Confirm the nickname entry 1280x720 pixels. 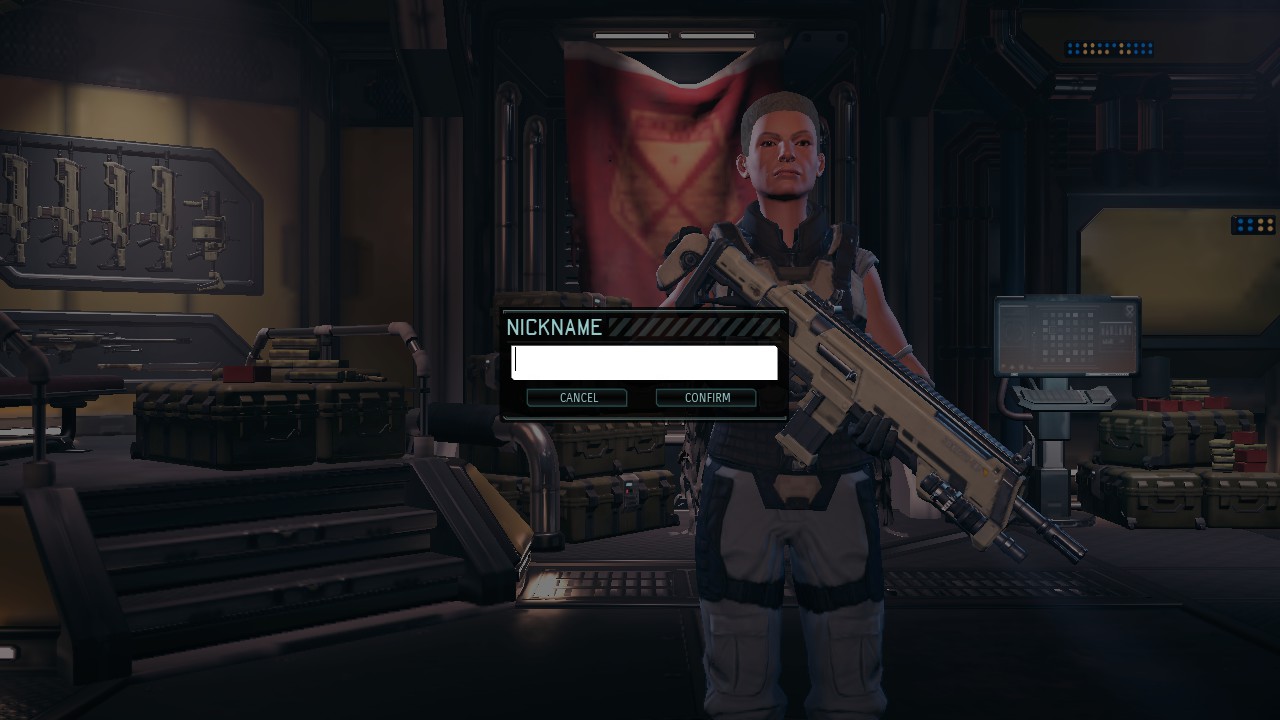pos(706,398)
